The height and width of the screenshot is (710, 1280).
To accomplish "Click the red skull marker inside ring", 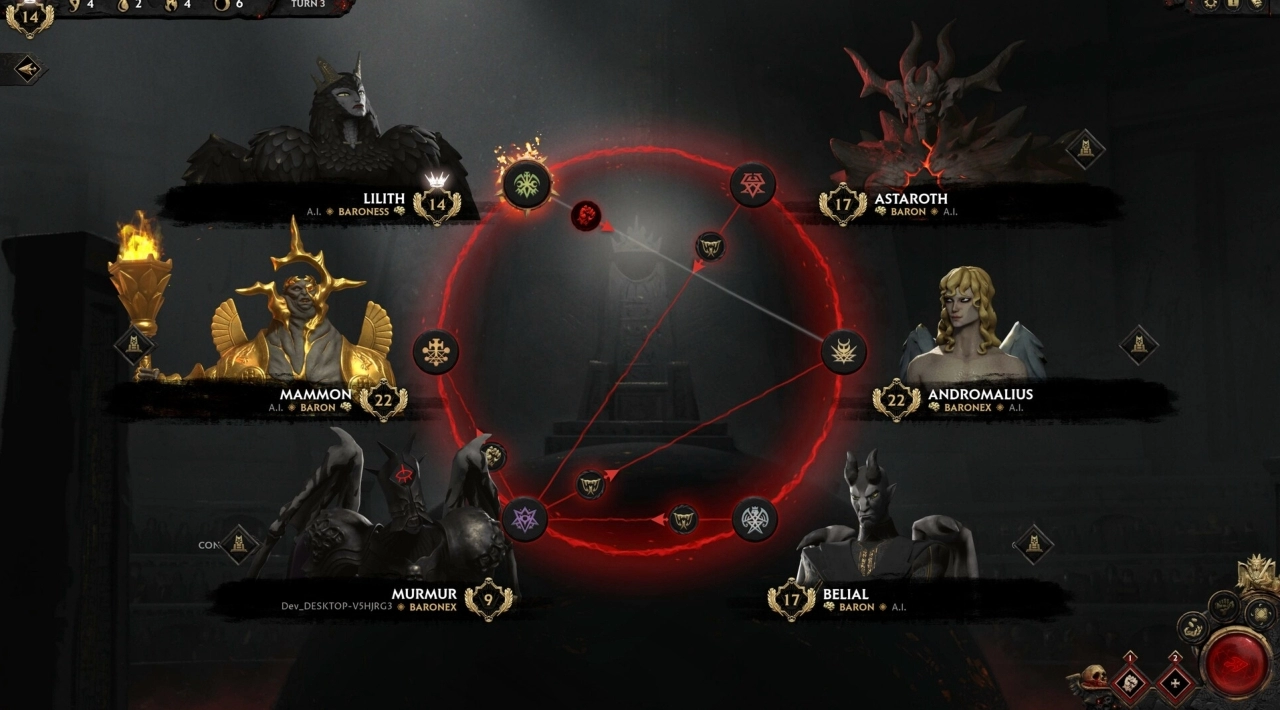I will pyautogui.click(x=585, y=214).
